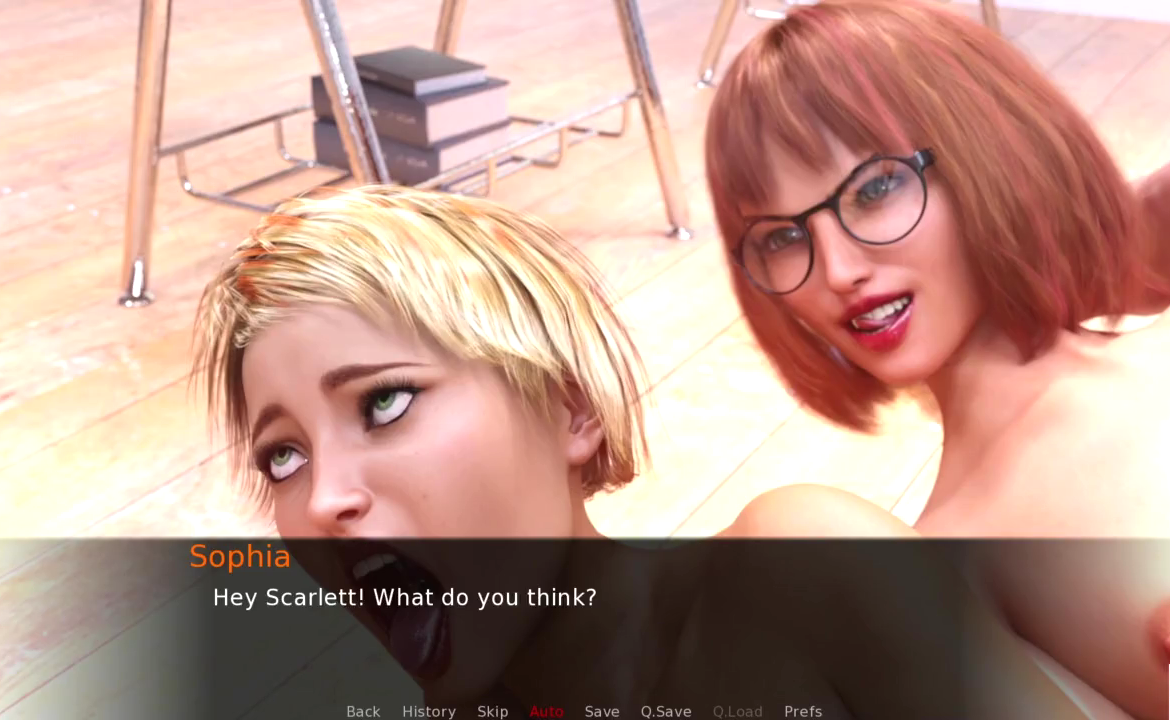1170x720 pixels.
Task: Activate the Skip dialogue button
Action: pyautogui.click(x=493, y=711)
